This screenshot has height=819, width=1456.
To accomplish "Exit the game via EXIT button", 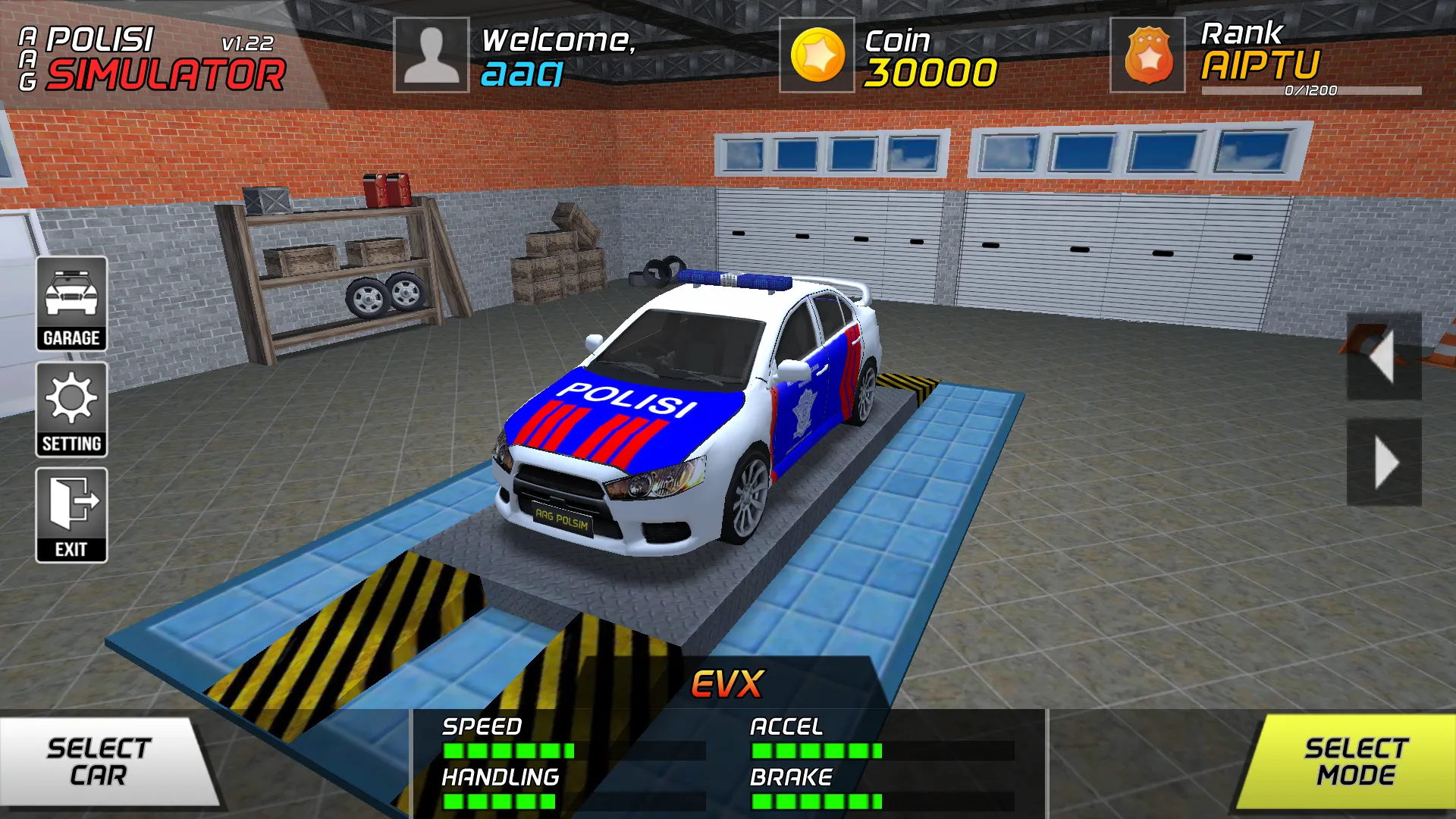I will coord(71,515).
